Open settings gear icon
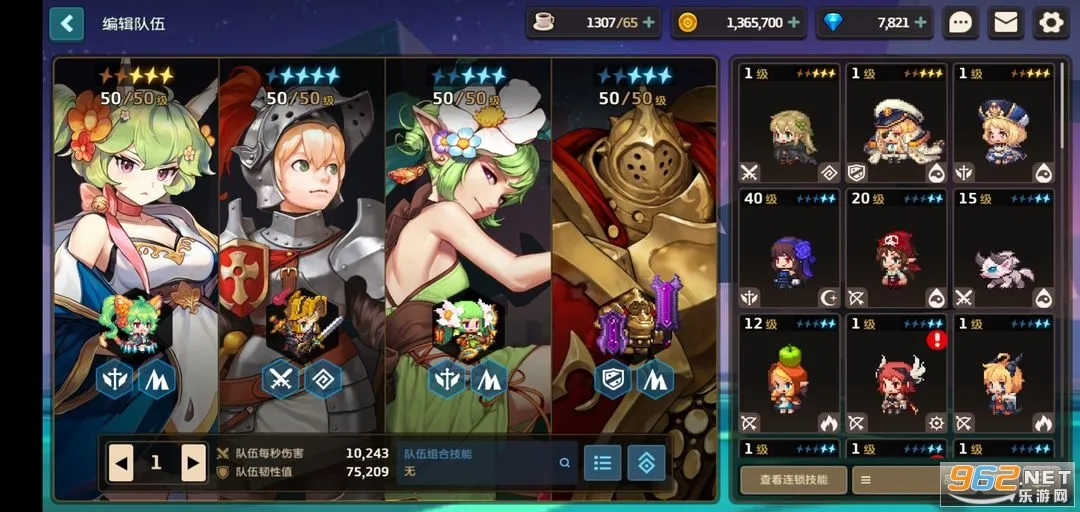 [x=1050, y=22]
